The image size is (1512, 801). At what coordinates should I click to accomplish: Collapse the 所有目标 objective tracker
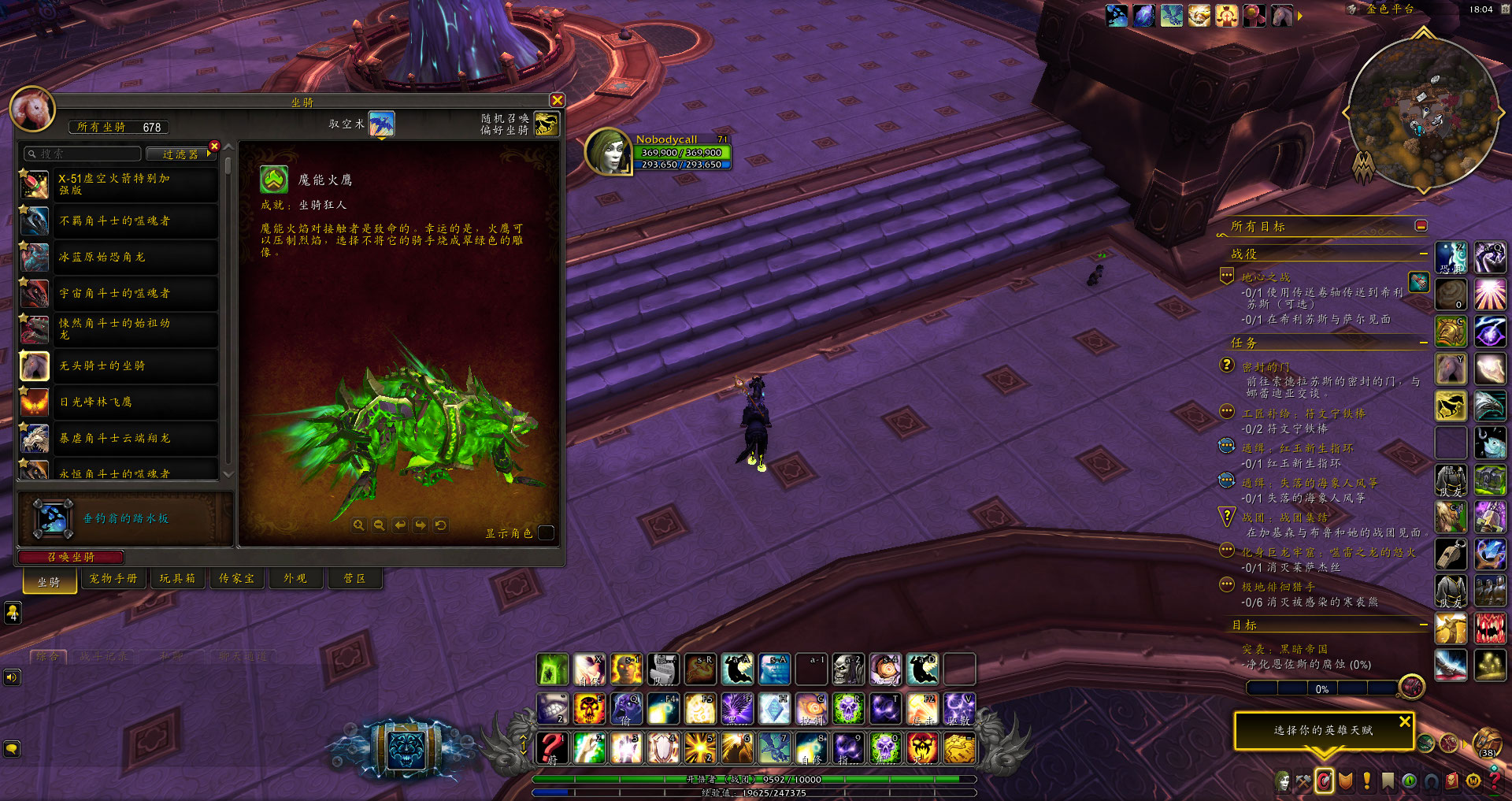(x=1421, y=226)
